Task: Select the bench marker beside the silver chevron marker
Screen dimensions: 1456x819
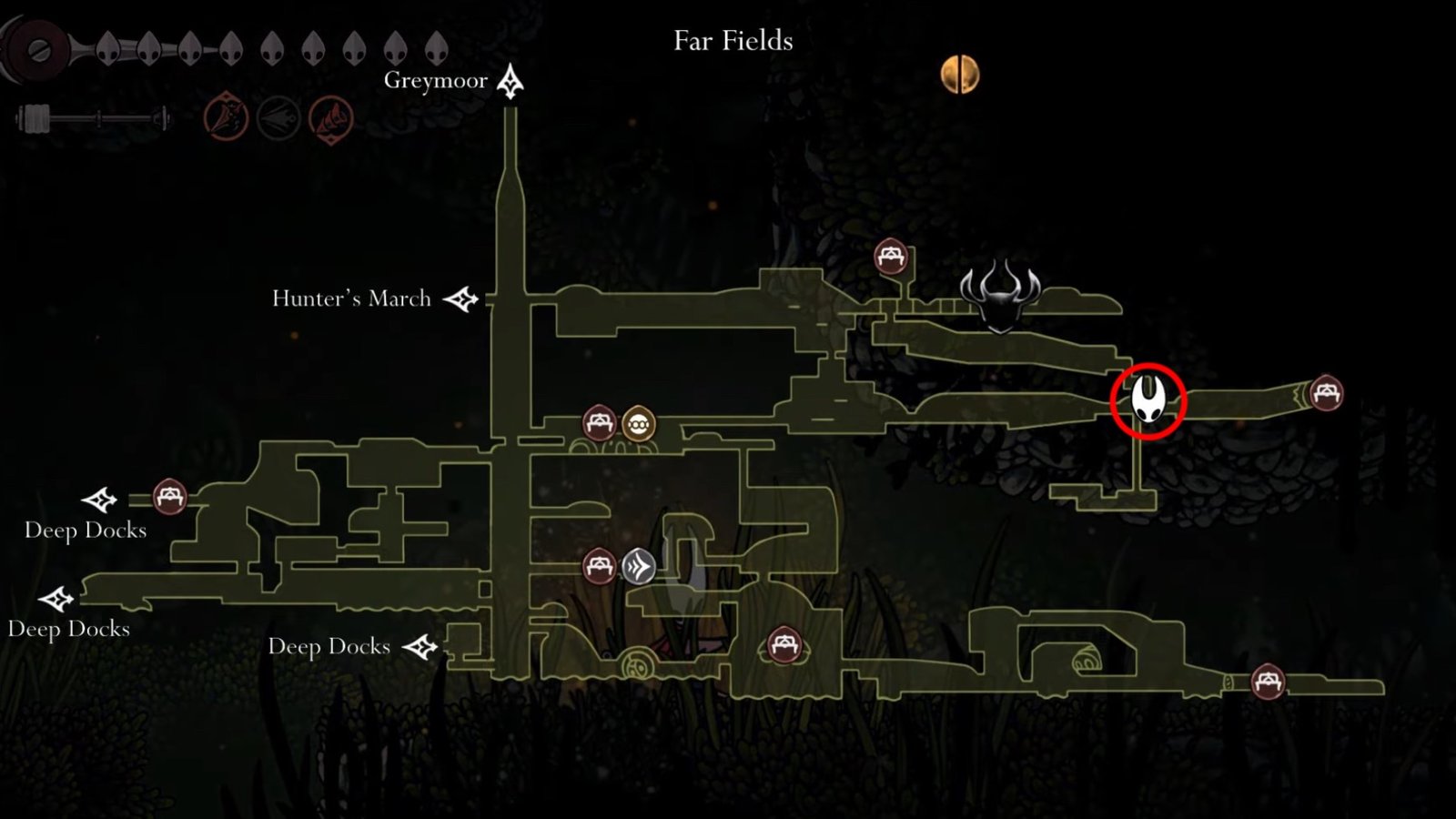Action: pos(599,566)
